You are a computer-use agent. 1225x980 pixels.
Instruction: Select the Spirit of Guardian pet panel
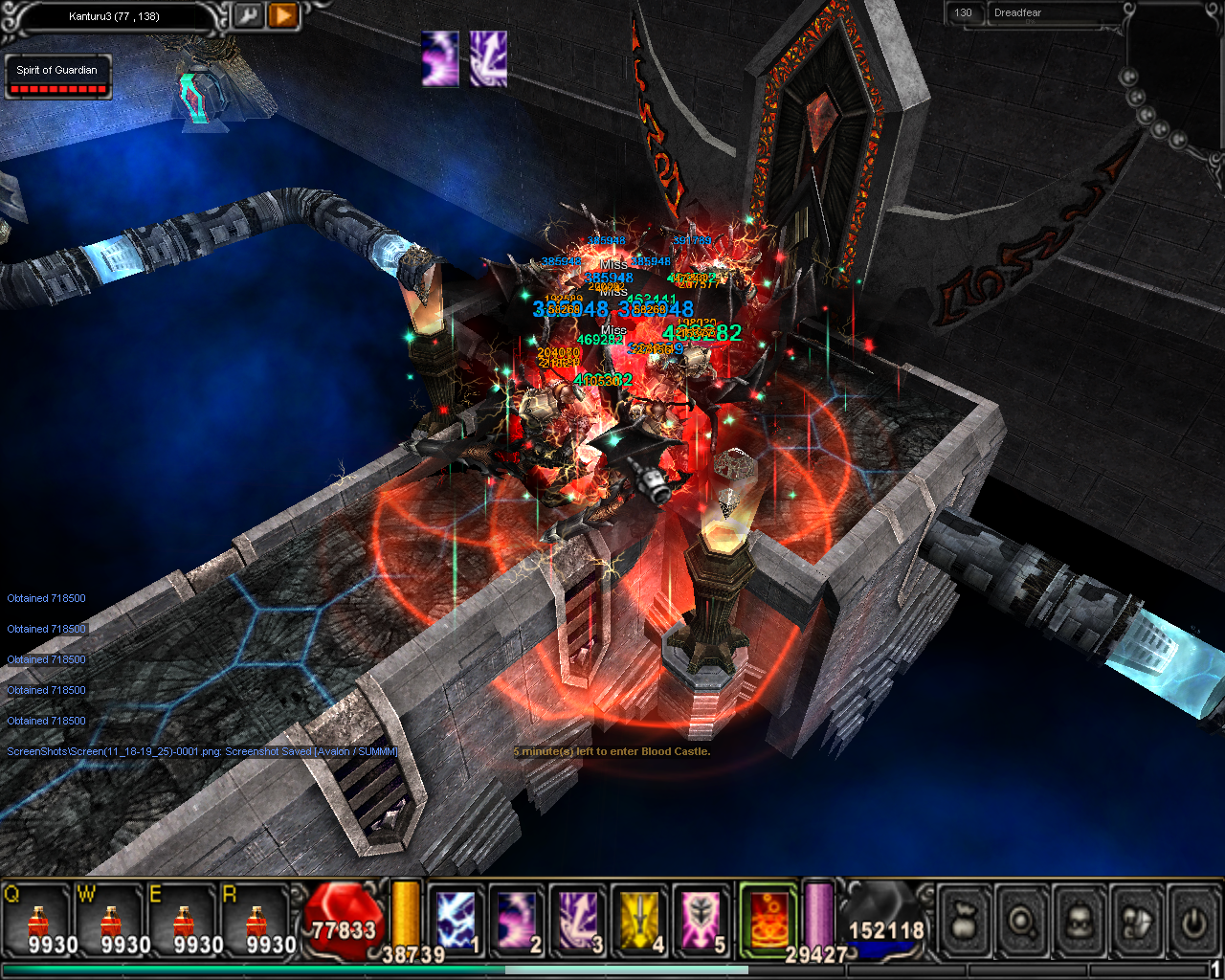[x=57, y=78]
